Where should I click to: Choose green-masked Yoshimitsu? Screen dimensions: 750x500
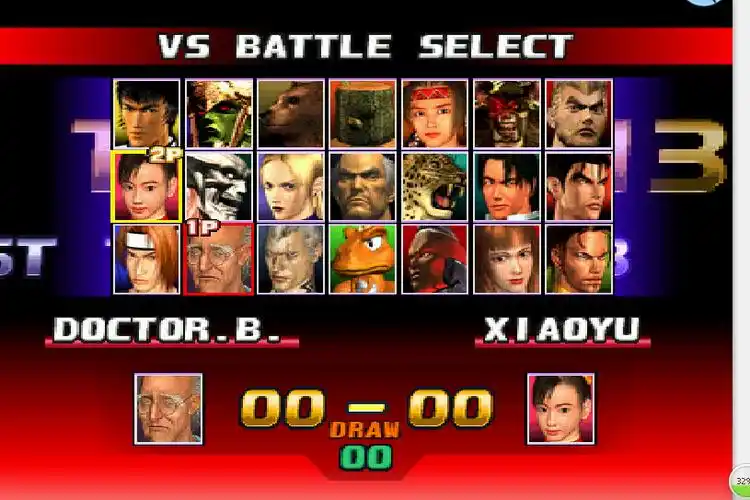[219, 114]
